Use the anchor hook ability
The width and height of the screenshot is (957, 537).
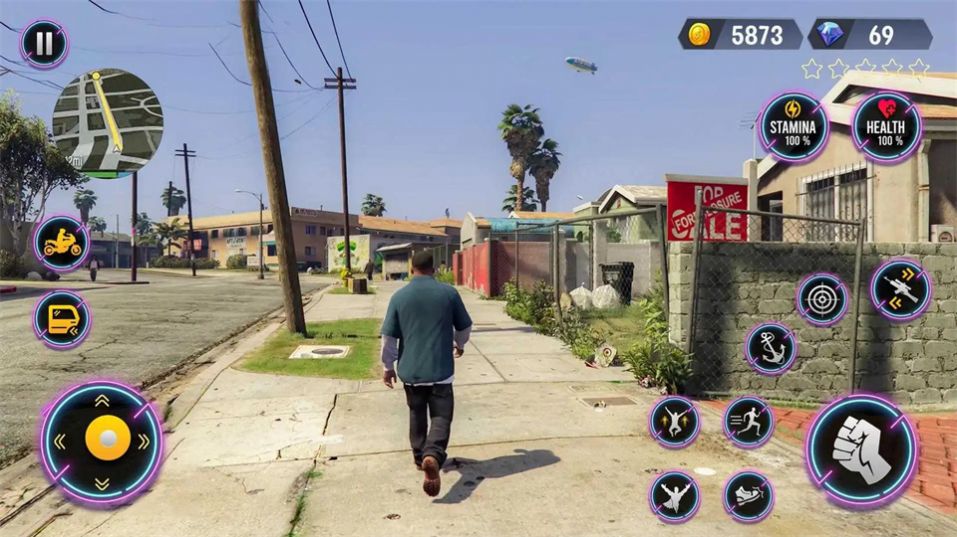771,348
